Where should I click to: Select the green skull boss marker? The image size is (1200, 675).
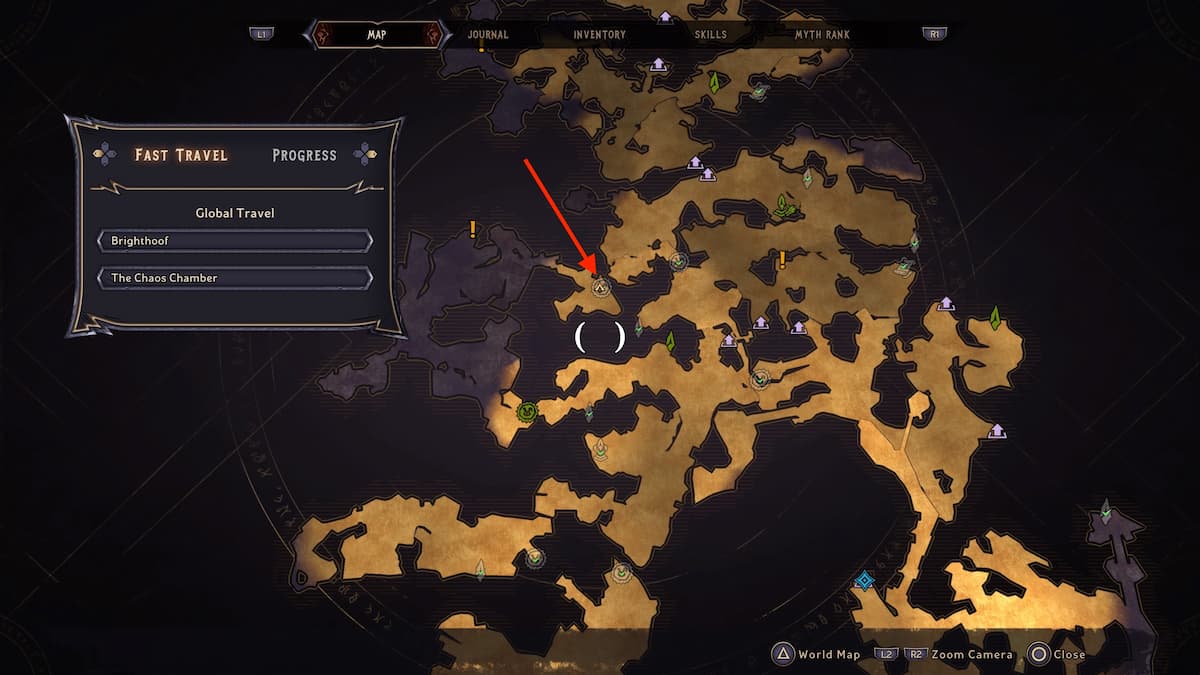(527, 411)
